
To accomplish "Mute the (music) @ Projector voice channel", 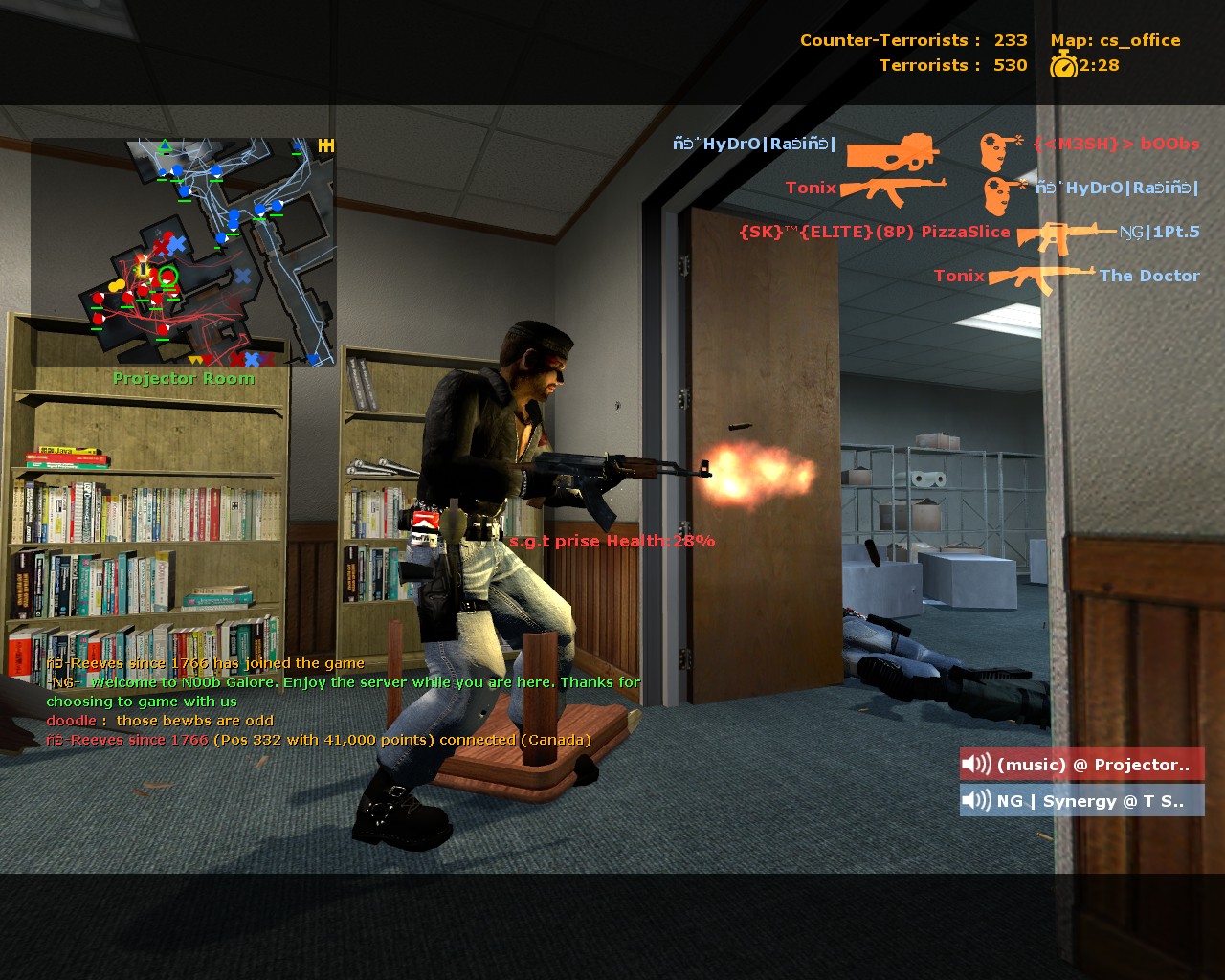I will pyautogui.click(x=1080, y=765).
